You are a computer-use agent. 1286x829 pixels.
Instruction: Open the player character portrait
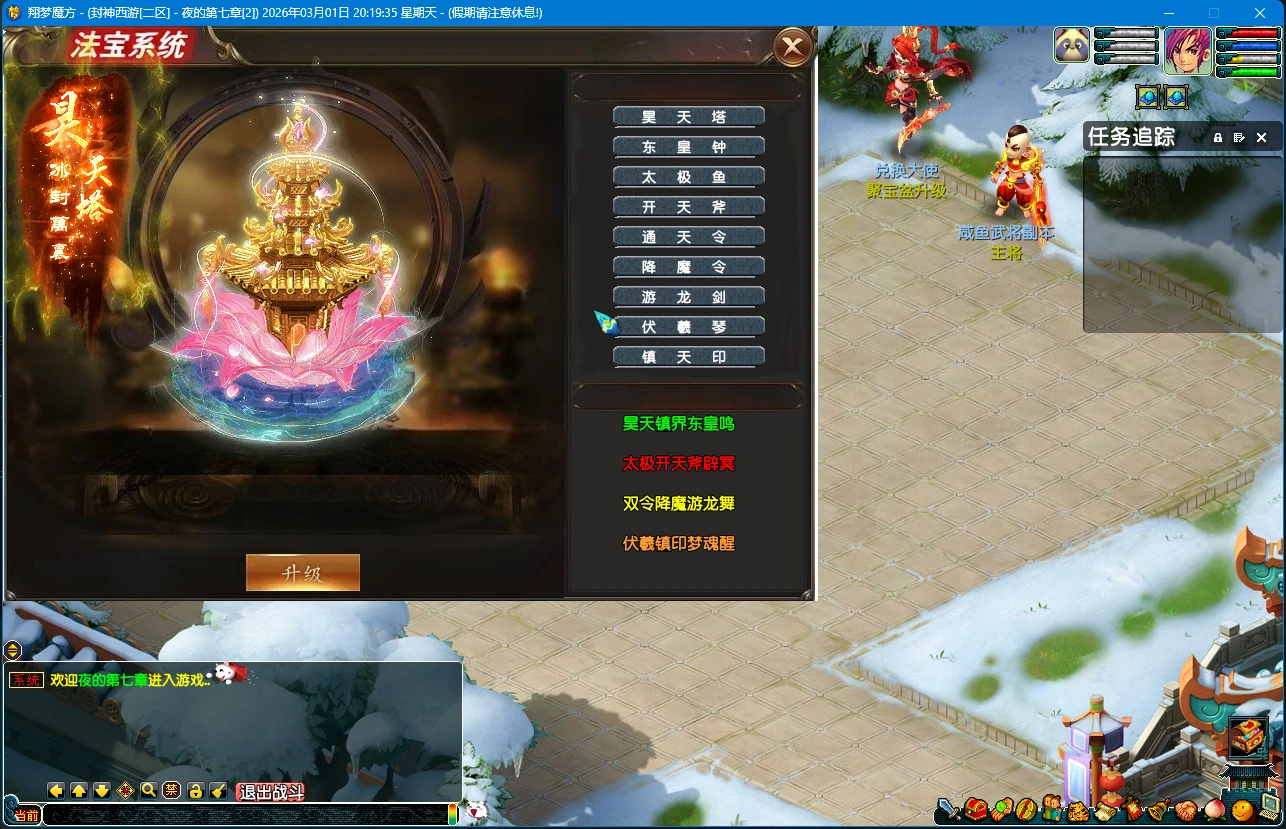pos(1187,51)
